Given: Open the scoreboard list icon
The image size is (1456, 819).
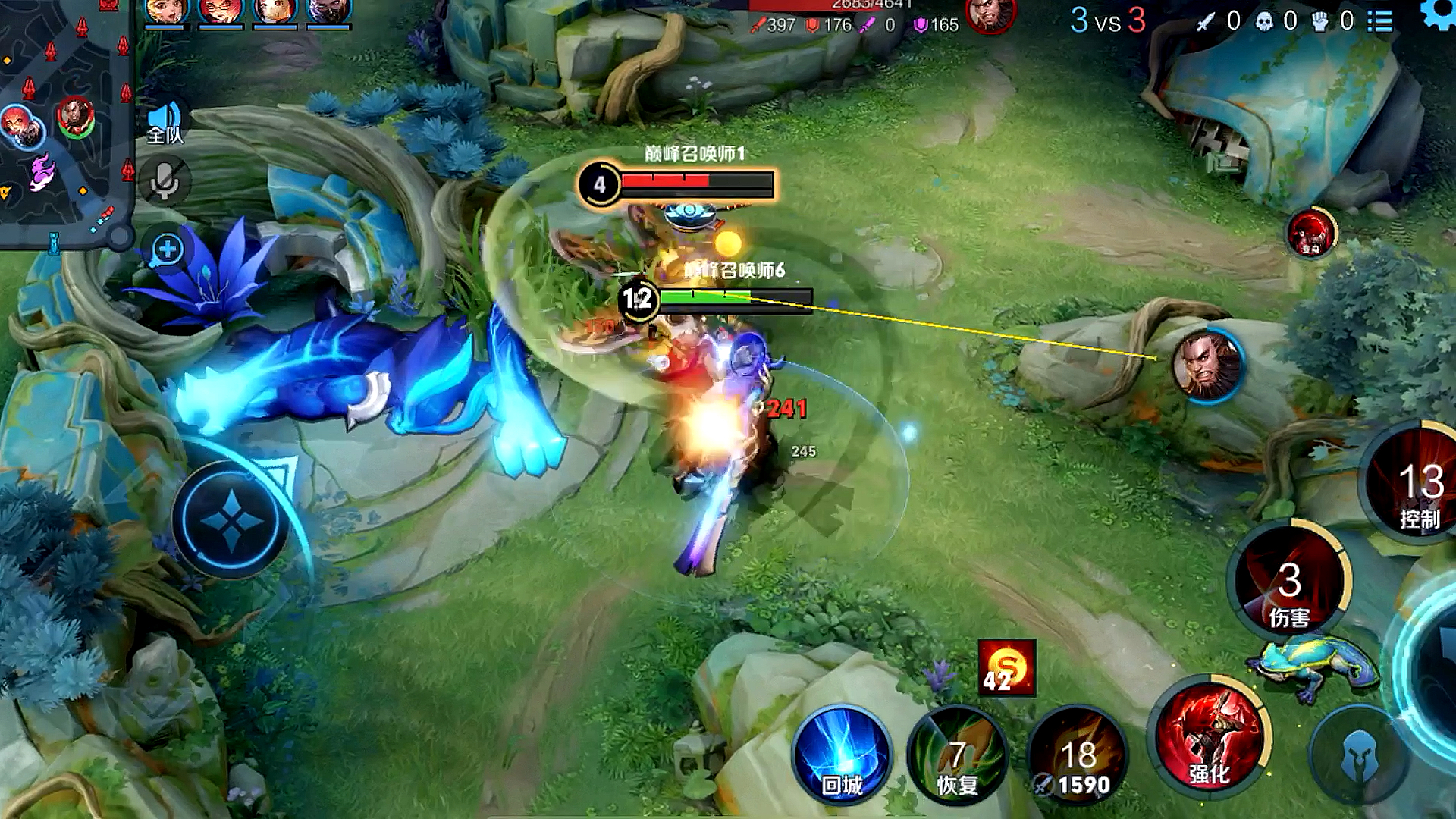Looking at the screenshot, I should coord(1380,21).
